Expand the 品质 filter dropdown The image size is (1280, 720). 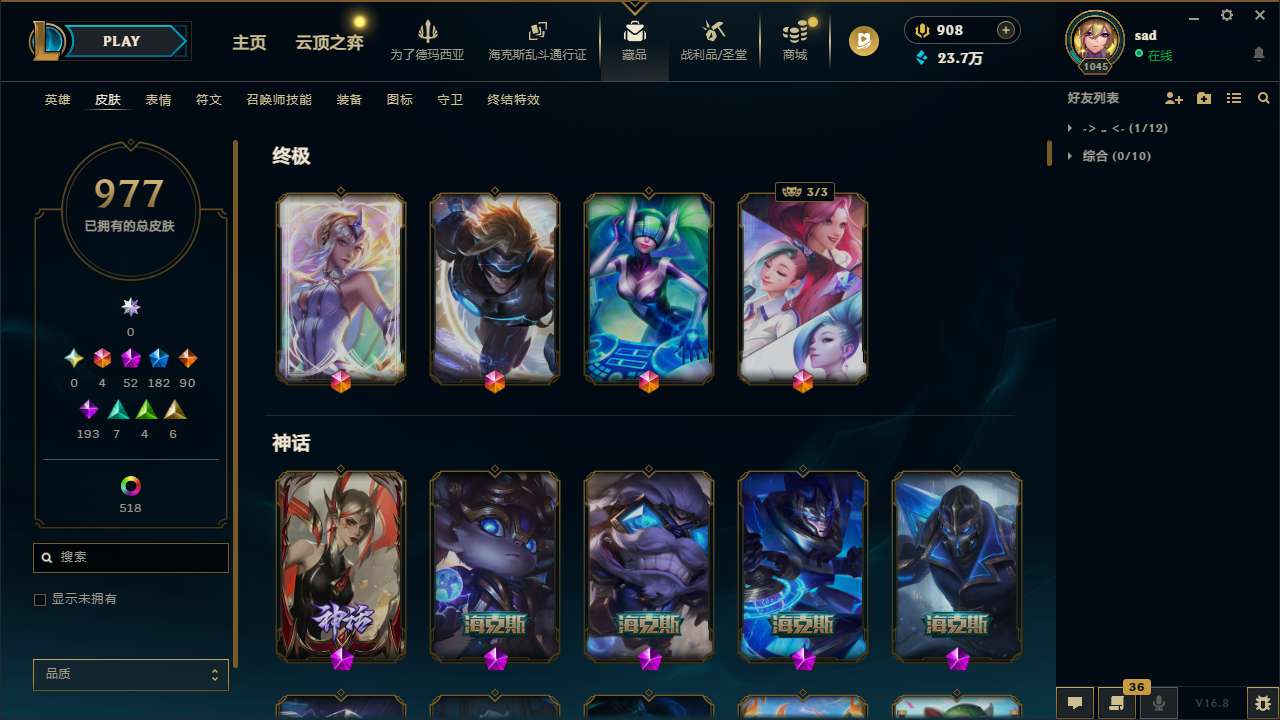(130, 674)
